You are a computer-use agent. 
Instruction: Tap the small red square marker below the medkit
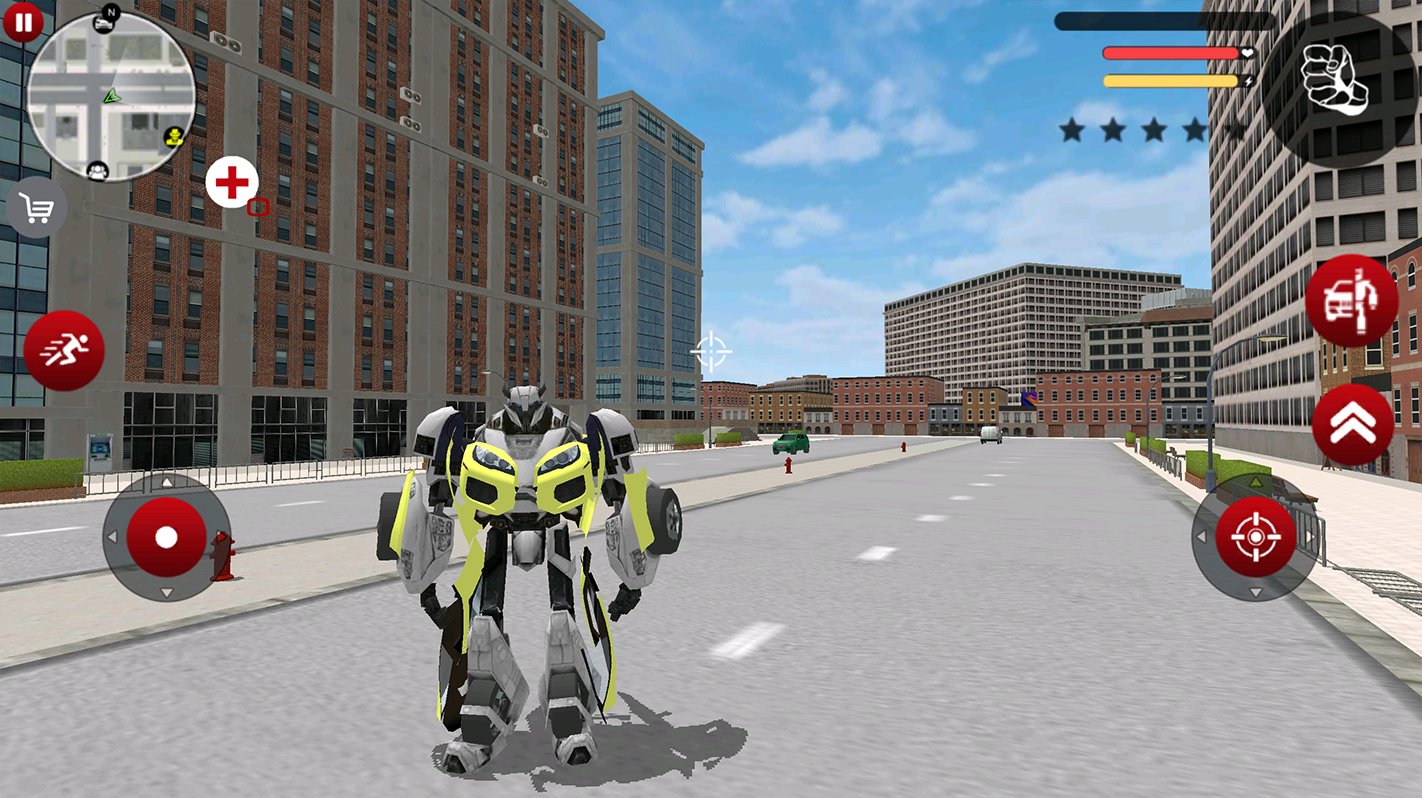click(260, 208)
